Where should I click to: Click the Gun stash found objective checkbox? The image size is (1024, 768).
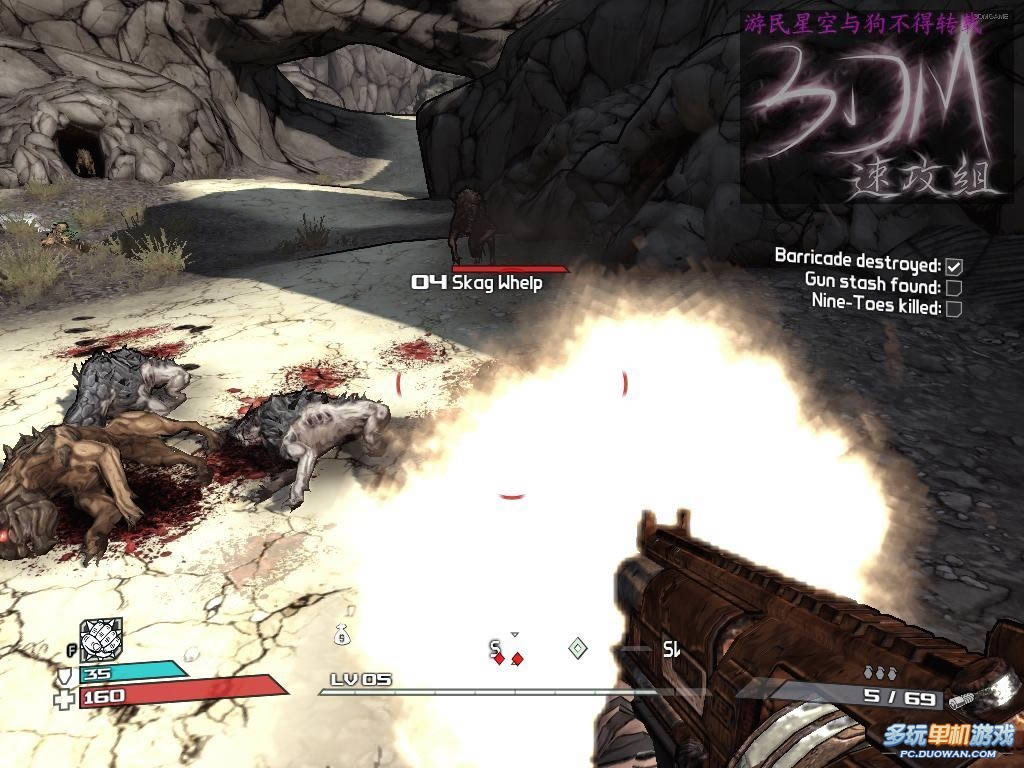[x=954, y=288]
